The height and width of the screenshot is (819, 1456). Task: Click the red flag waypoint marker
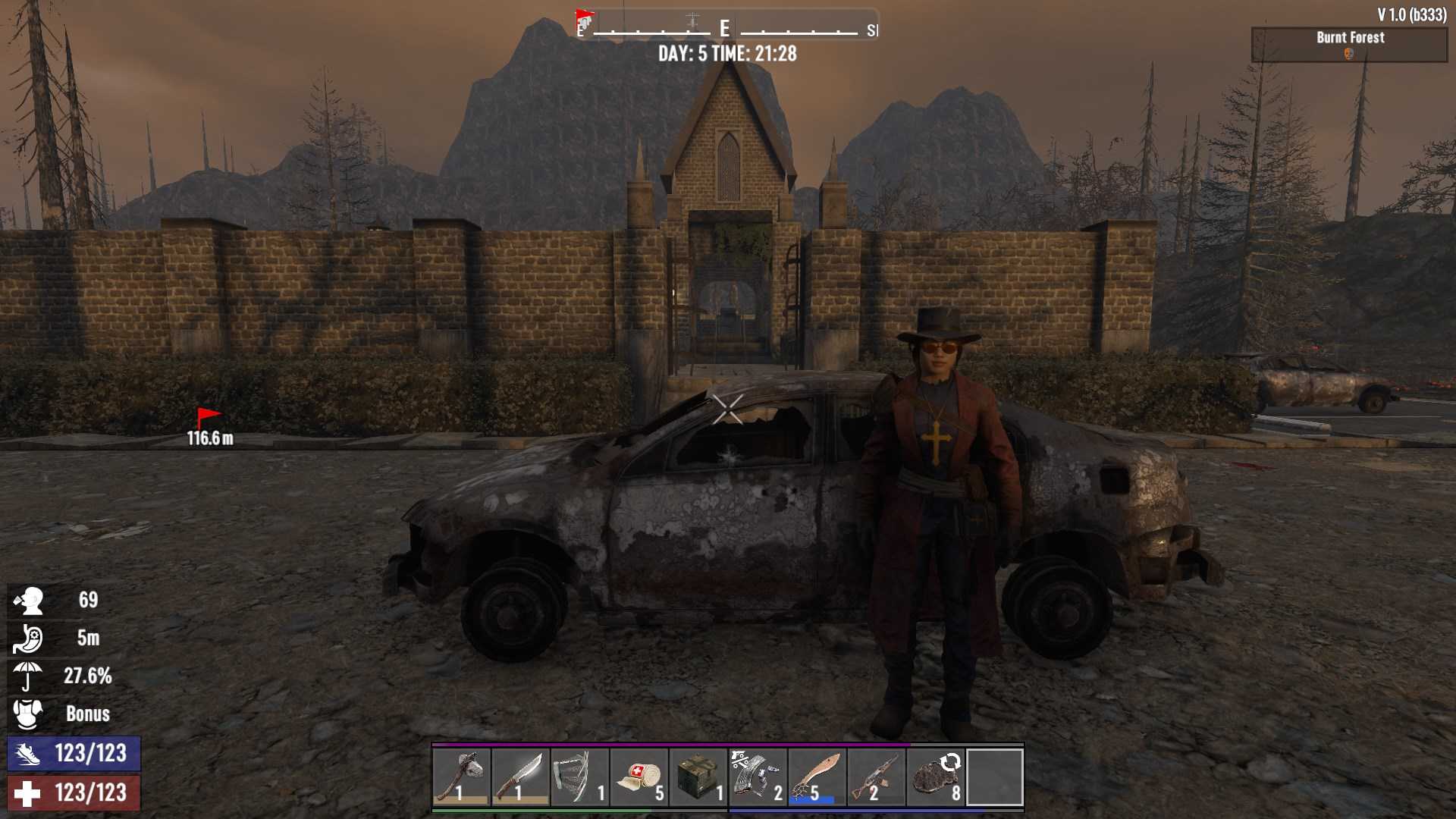(x=208, y=418)
